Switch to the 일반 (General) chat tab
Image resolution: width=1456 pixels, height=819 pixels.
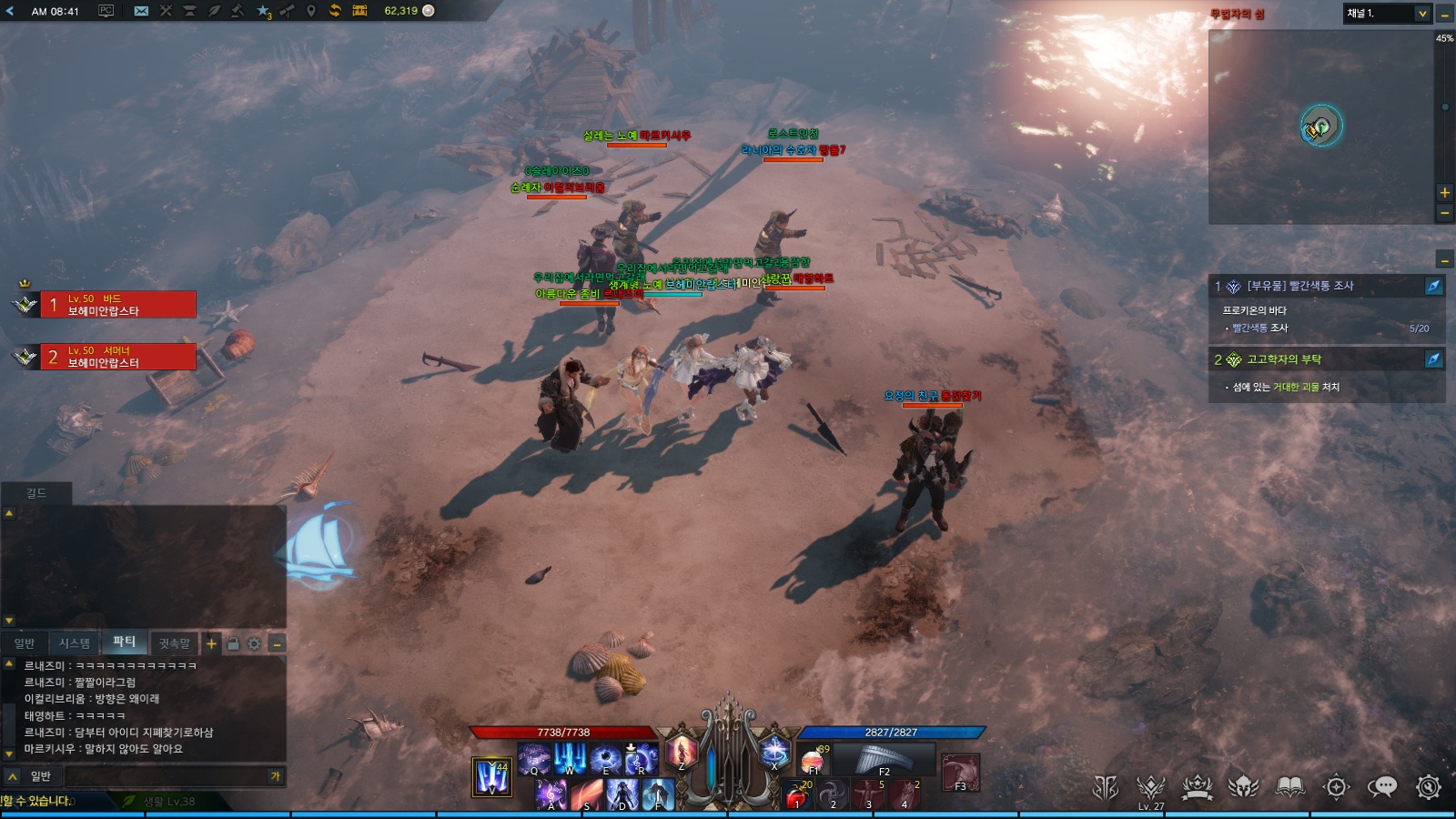25,643
